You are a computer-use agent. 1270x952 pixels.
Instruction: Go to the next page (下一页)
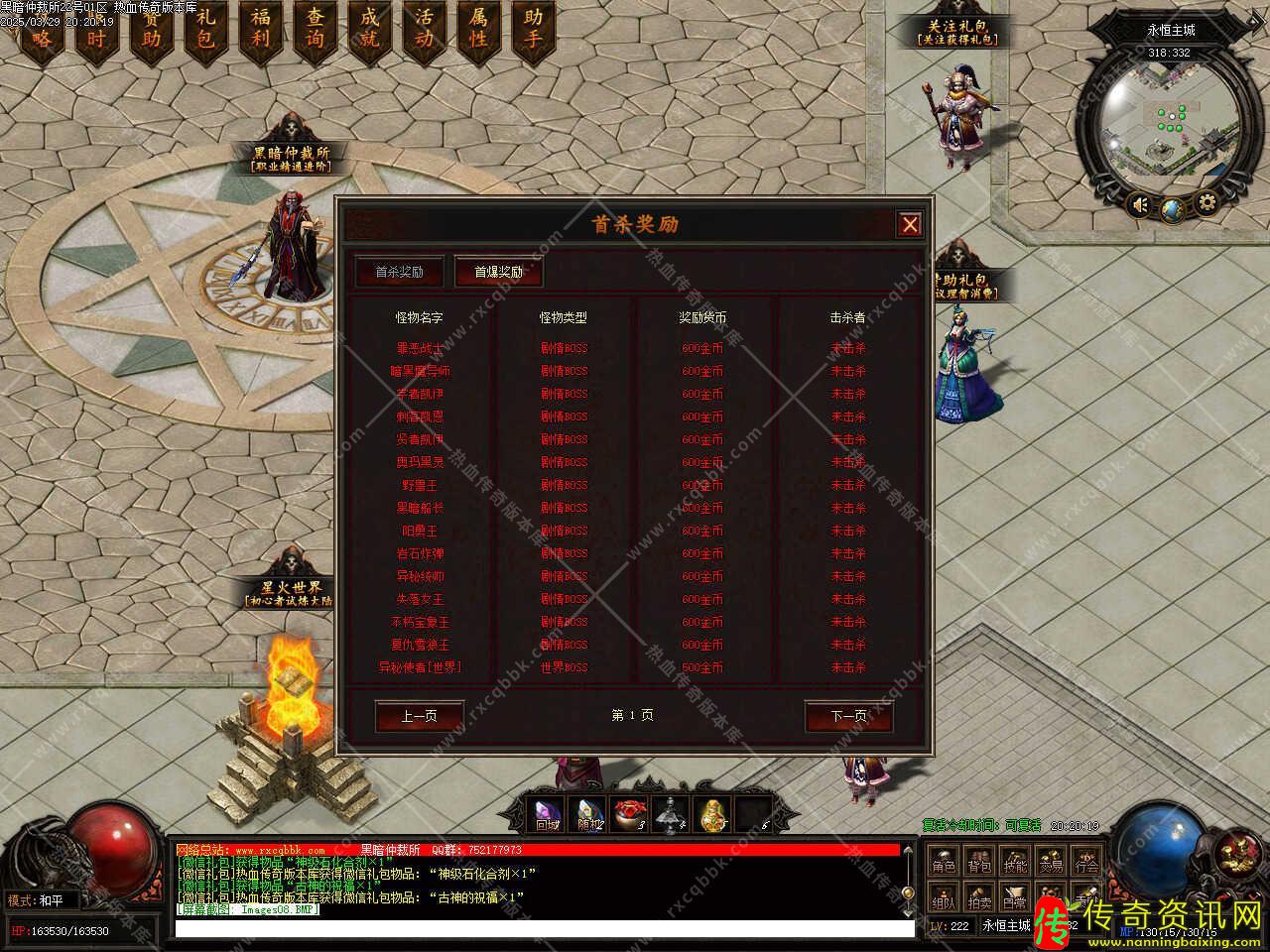[847, 716]
